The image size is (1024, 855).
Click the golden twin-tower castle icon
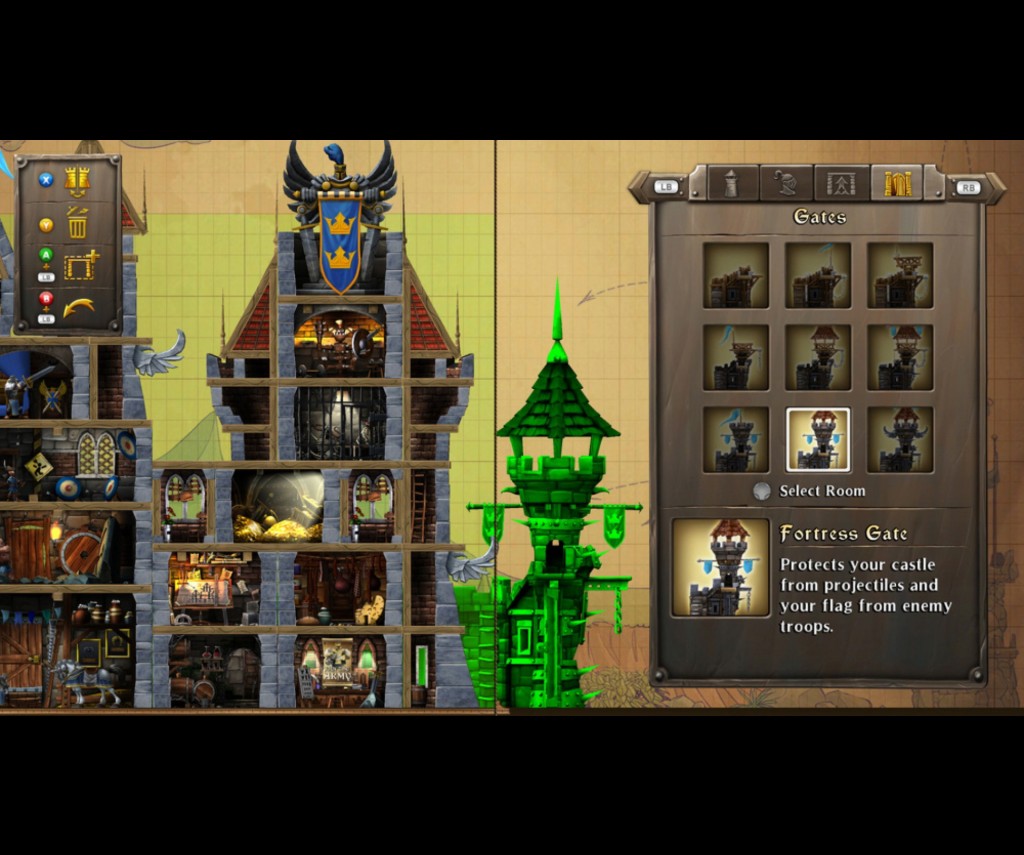point(77,181)
